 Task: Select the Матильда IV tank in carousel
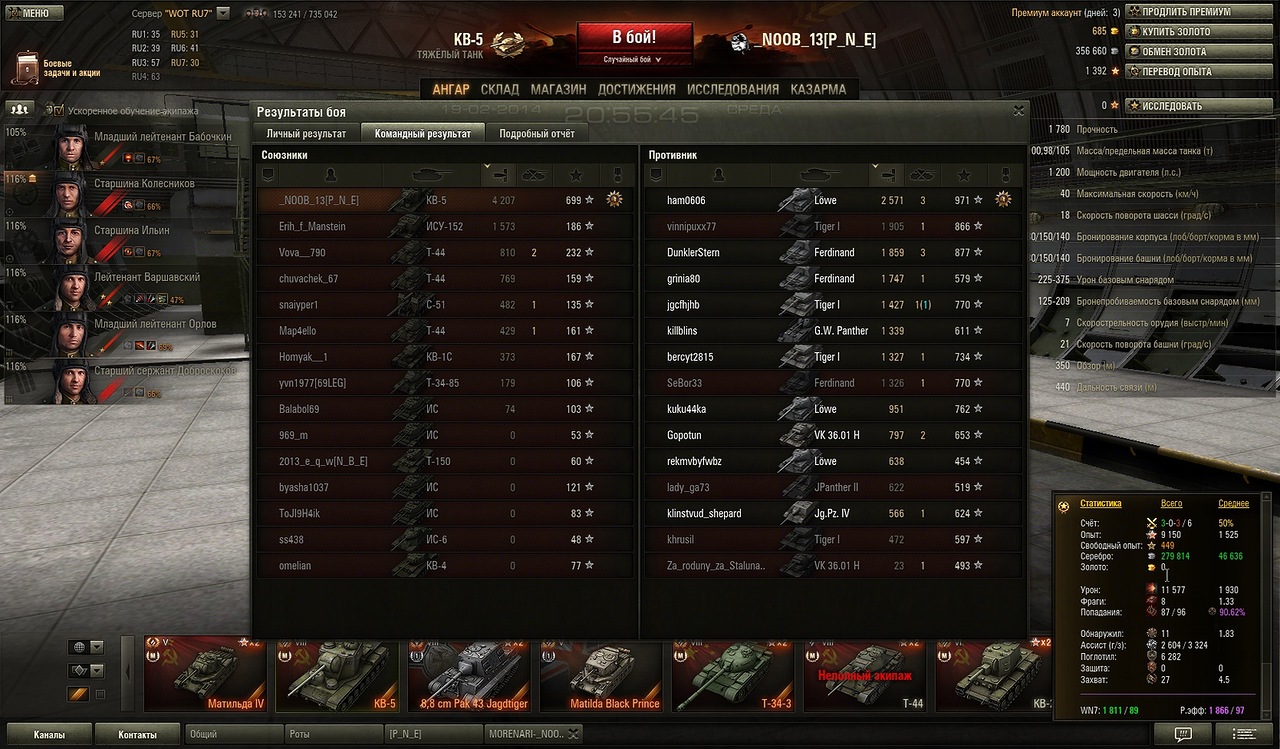tap(205, 675)
